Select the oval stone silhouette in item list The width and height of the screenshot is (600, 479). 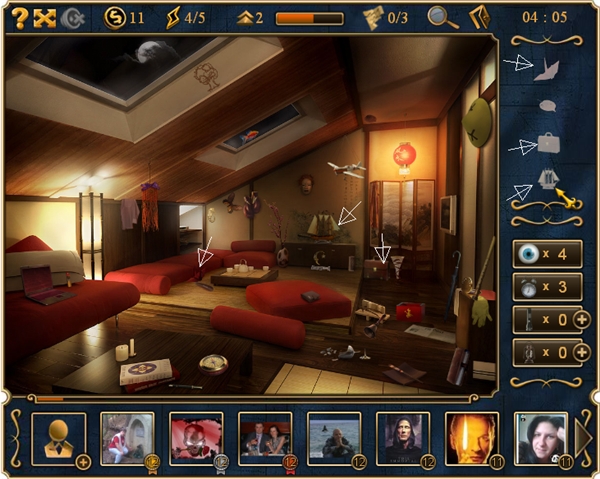tap(547, 105)
